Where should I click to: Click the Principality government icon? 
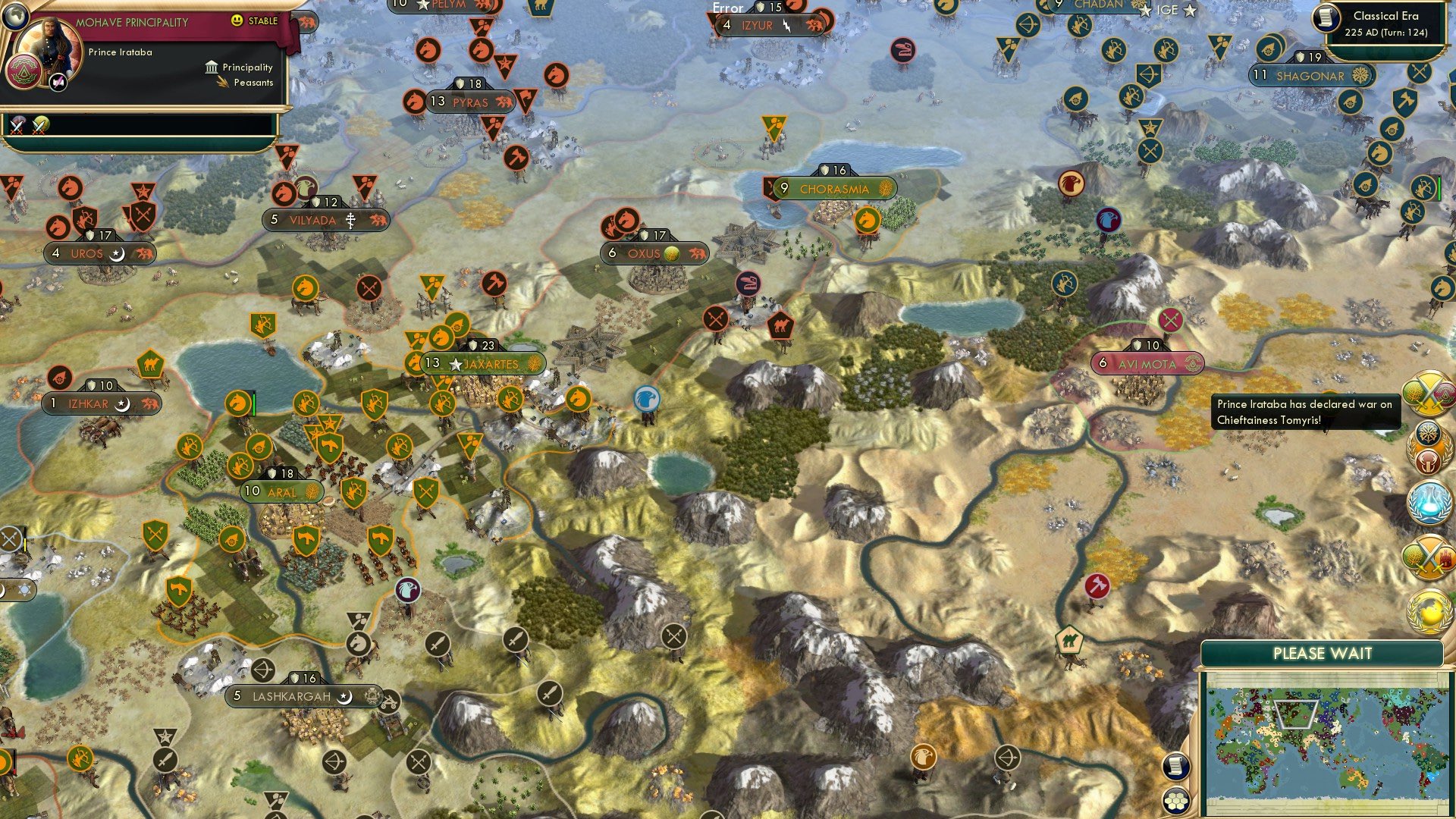tap(211, 69)
